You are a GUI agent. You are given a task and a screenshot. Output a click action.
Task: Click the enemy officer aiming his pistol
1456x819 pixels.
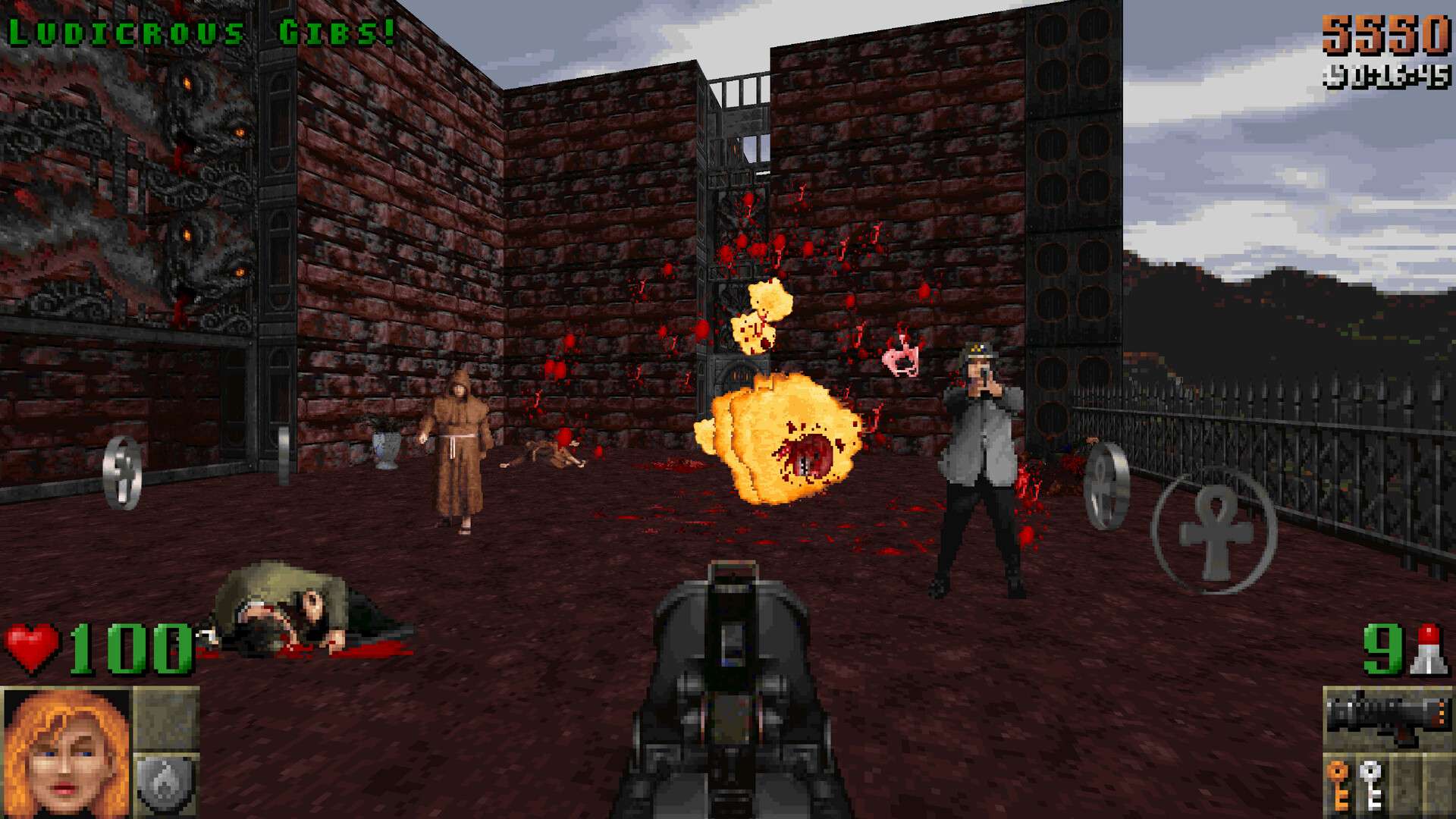tap(978, 455)
